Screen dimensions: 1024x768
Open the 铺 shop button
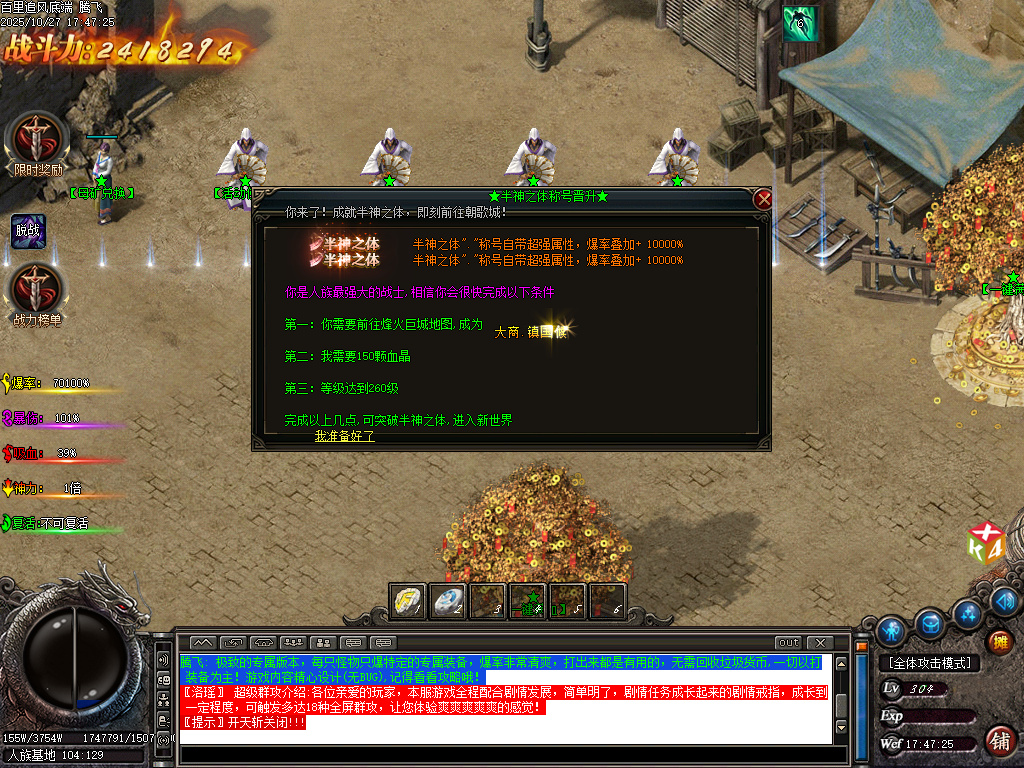point(998,741)
